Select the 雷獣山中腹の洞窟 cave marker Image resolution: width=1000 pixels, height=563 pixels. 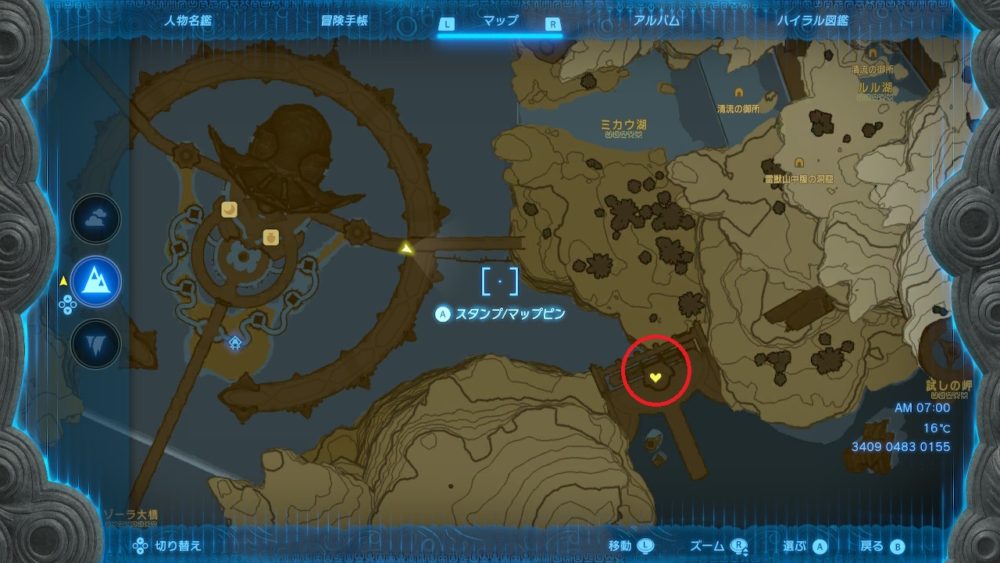click(x=798, y=163)
